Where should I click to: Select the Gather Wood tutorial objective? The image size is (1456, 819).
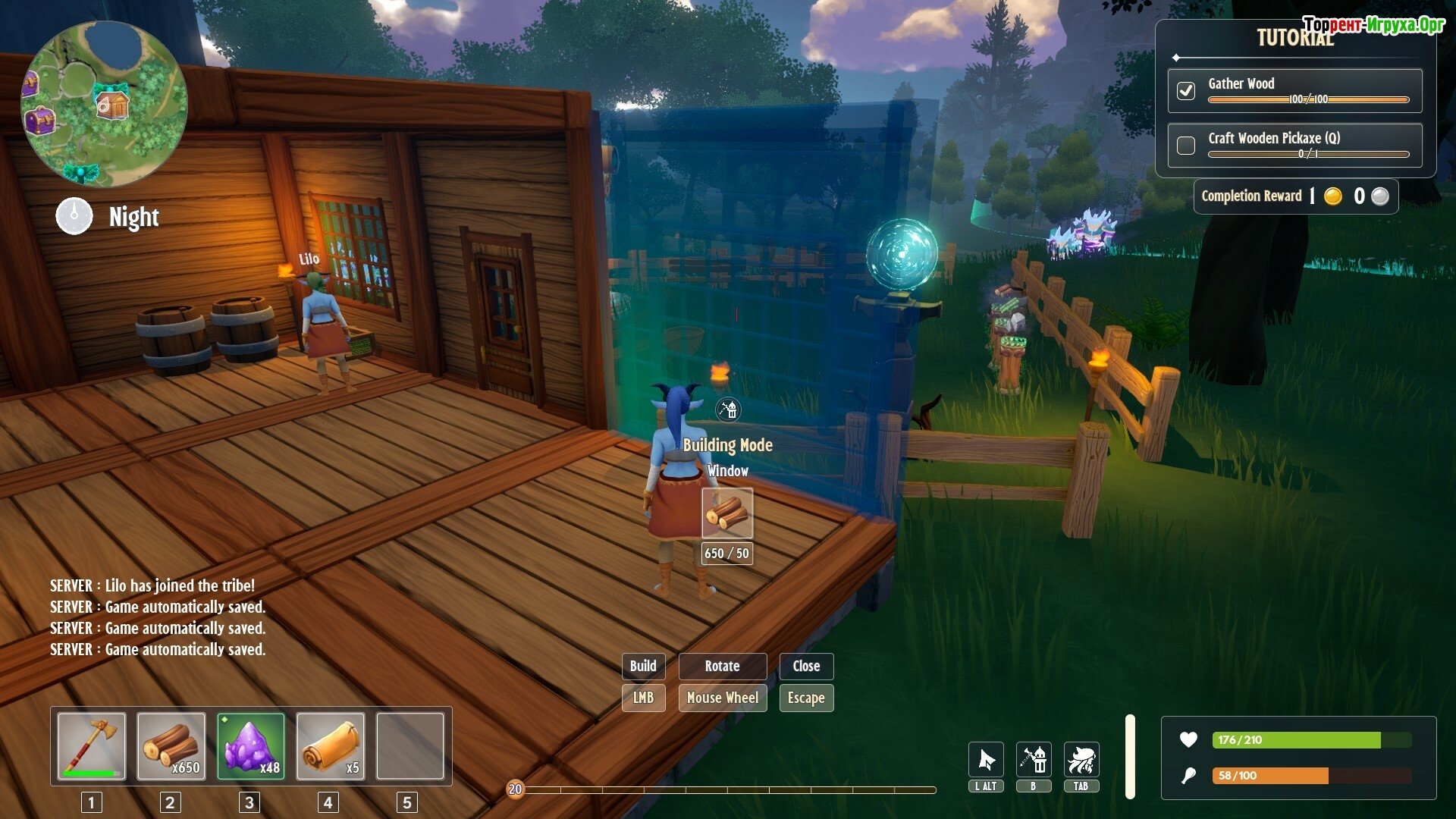coord(1294,90)
